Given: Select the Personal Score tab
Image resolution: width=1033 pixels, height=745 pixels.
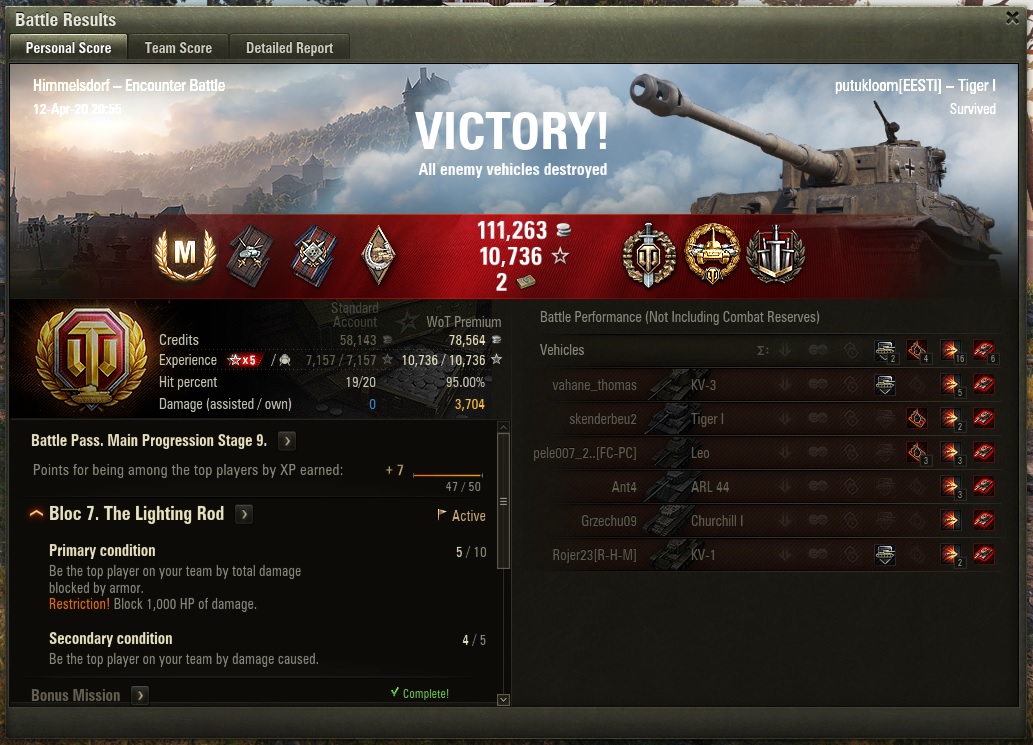Looking at the screenshot, I should [x=68, y=47].
